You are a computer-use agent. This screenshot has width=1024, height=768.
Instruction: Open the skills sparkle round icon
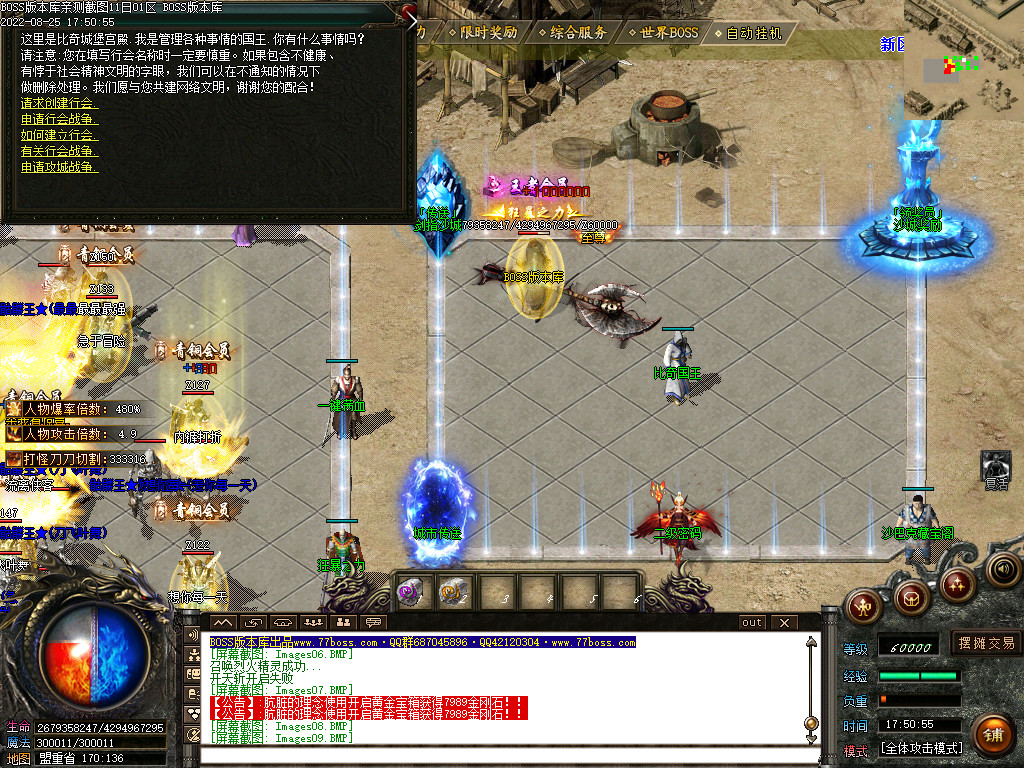[958, 582]
